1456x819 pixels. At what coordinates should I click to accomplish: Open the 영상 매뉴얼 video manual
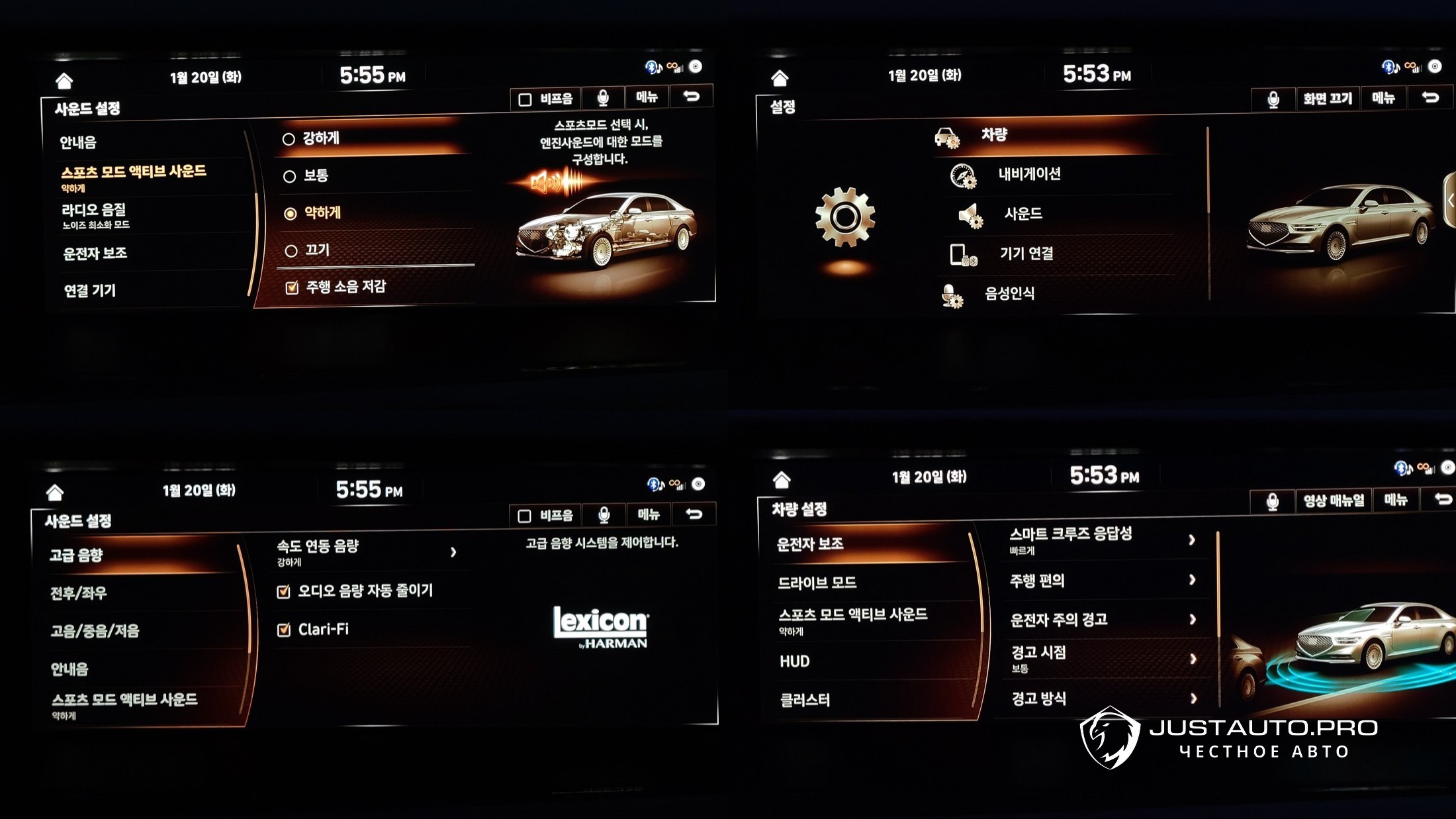tap(1333, 501)
